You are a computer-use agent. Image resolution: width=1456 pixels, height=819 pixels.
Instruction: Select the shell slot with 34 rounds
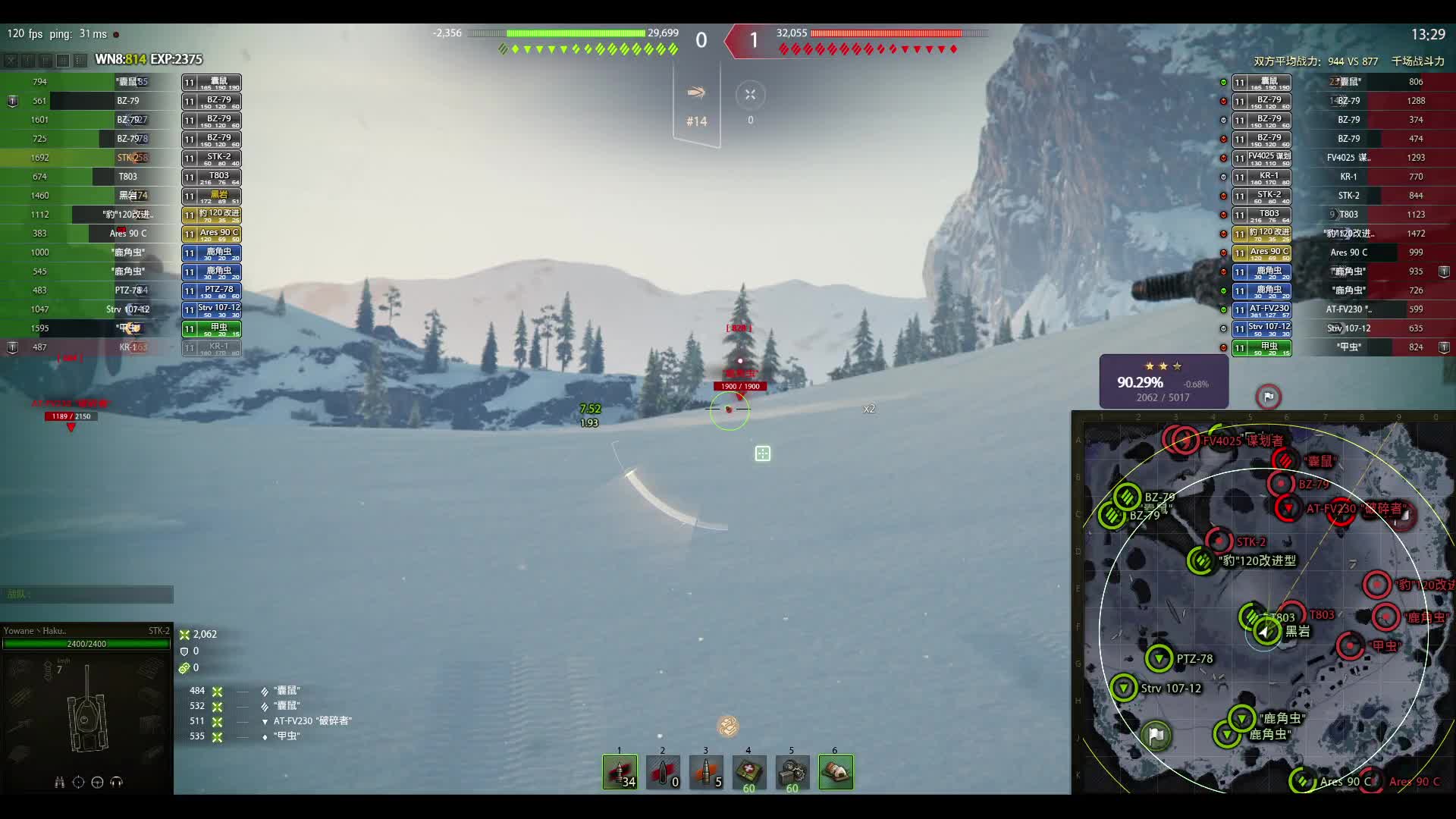(620, 772)
